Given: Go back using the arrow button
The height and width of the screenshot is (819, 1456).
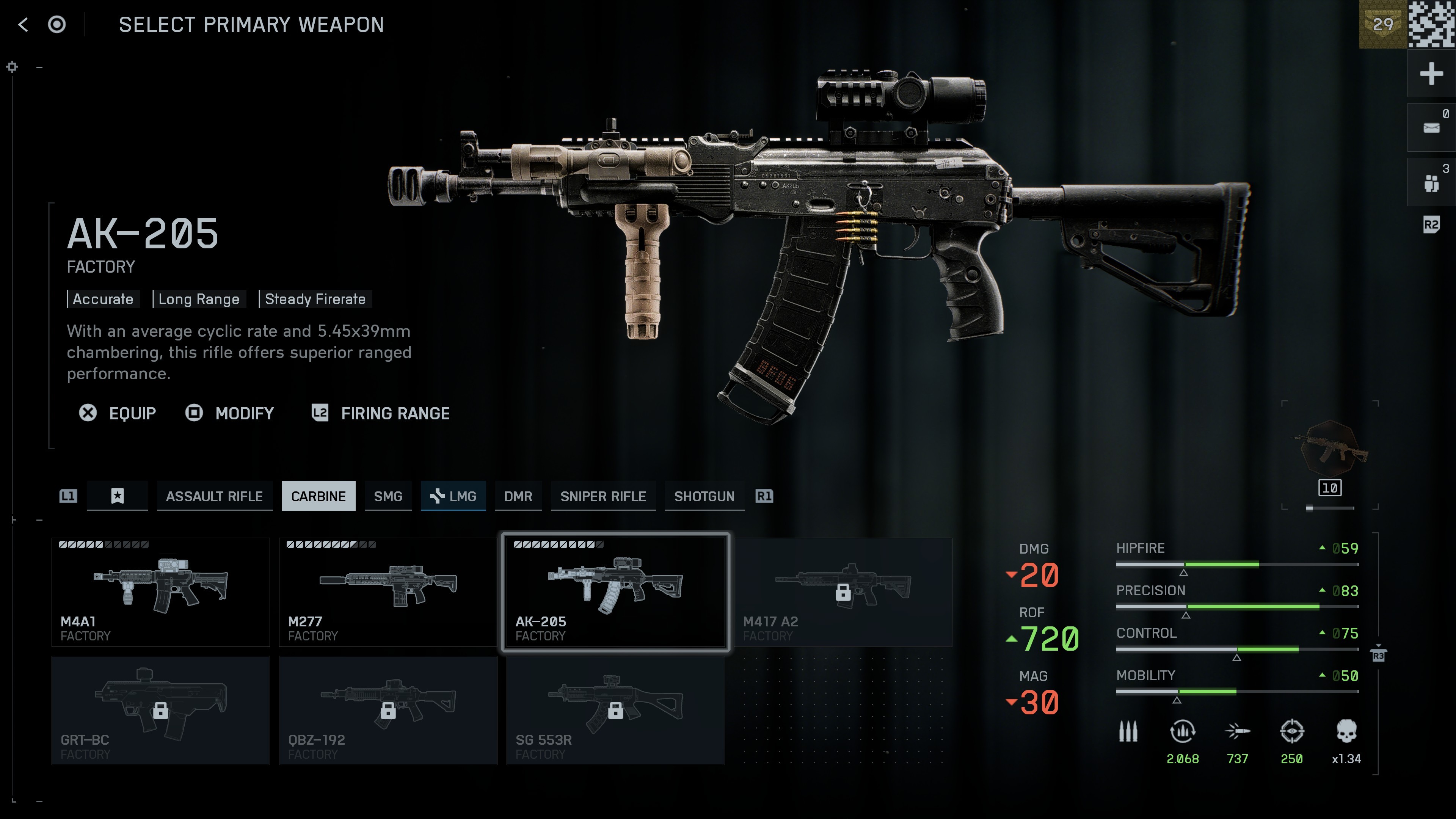Looking at the screenshot, I should coord(23,25).
